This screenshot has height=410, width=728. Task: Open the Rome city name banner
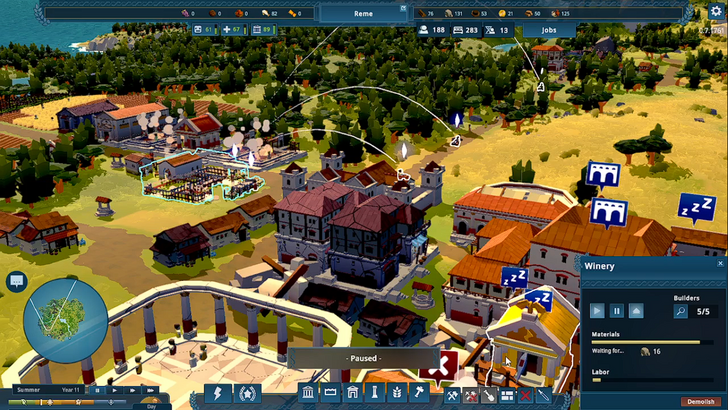tap(363, 14)
